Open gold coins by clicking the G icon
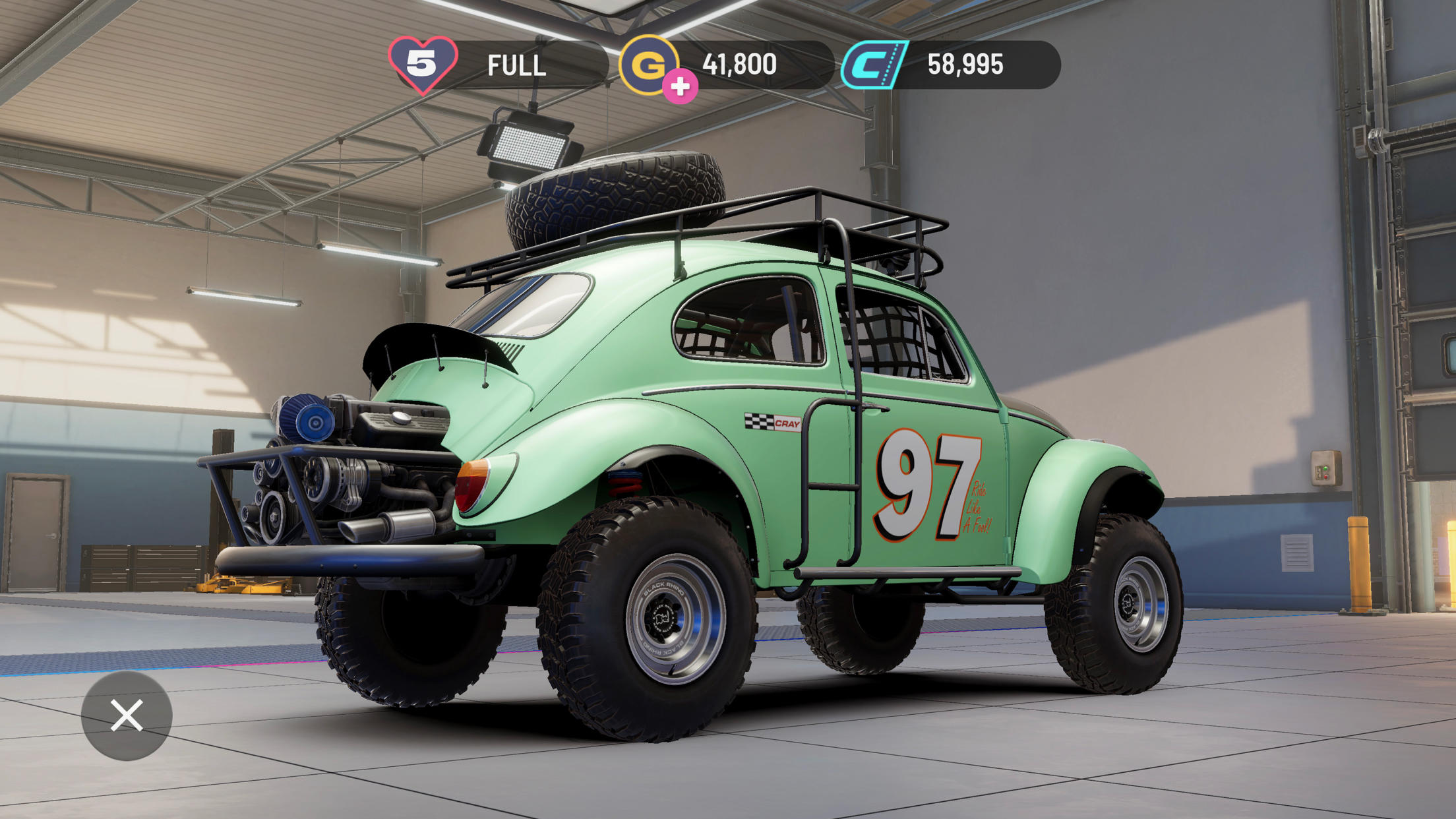This screenshot has width=1456, height=819. [652, 65]
